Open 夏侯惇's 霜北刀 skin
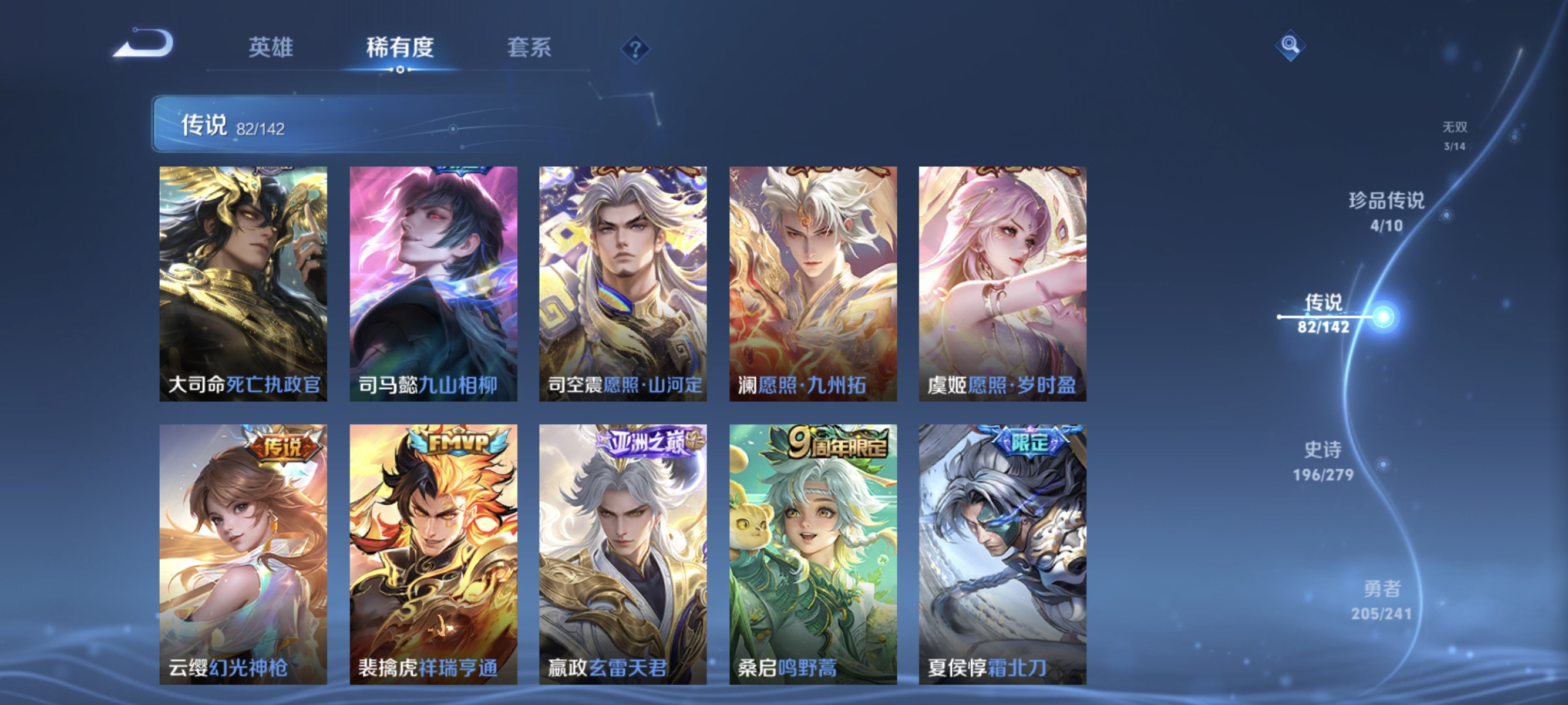 [1002, 548]
